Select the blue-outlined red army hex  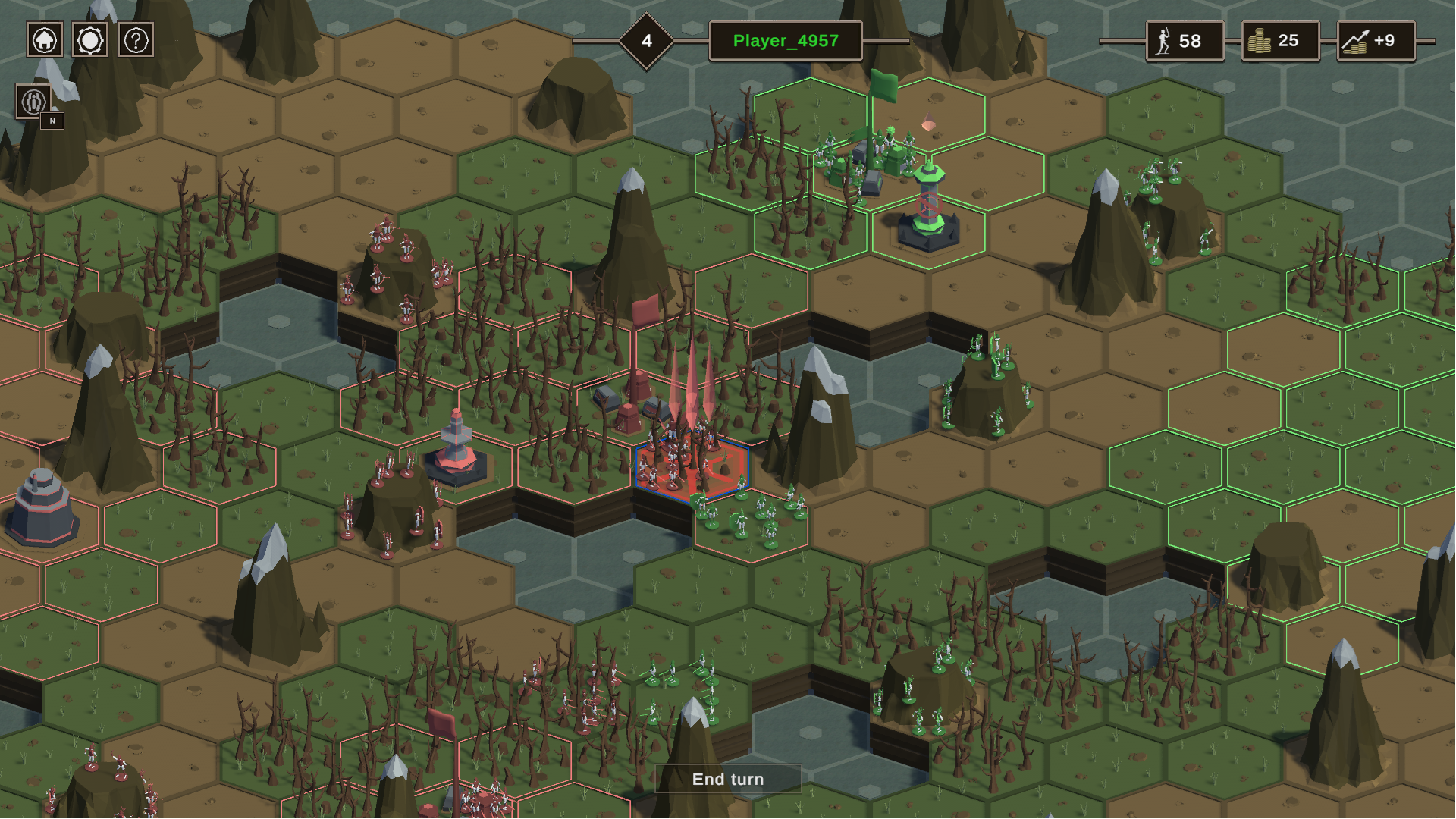coord(691,469)
